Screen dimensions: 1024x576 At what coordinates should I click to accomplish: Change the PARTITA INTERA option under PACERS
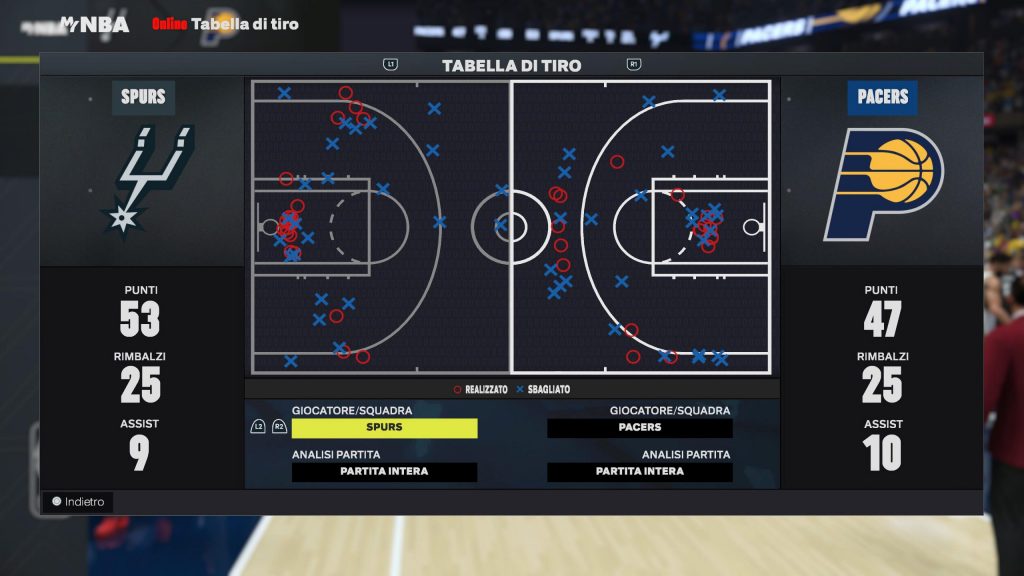coord(640,472)
